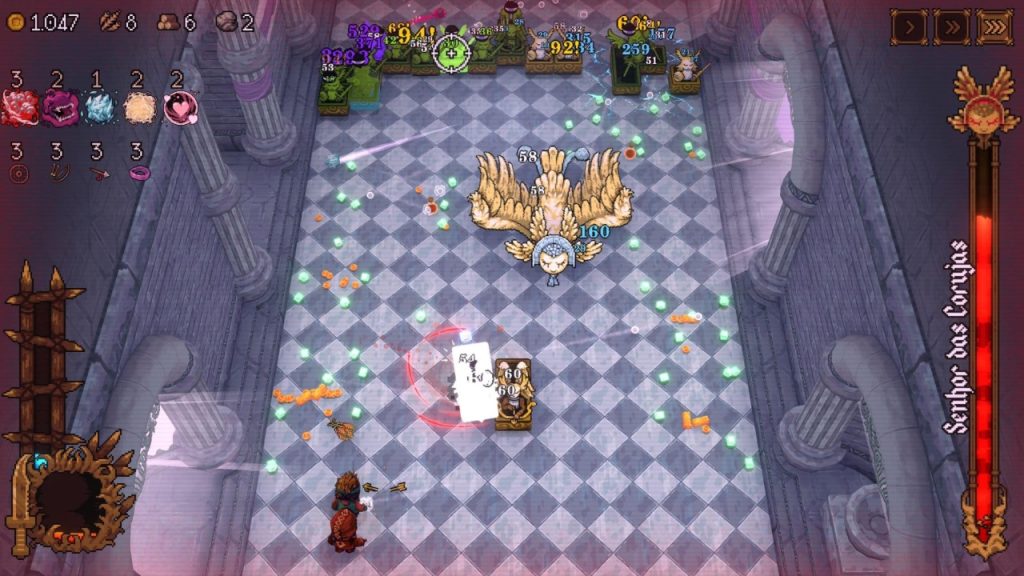1024x576 pixels.
Task: Switch to double-arrow fast speed
Action: [951, 27]
